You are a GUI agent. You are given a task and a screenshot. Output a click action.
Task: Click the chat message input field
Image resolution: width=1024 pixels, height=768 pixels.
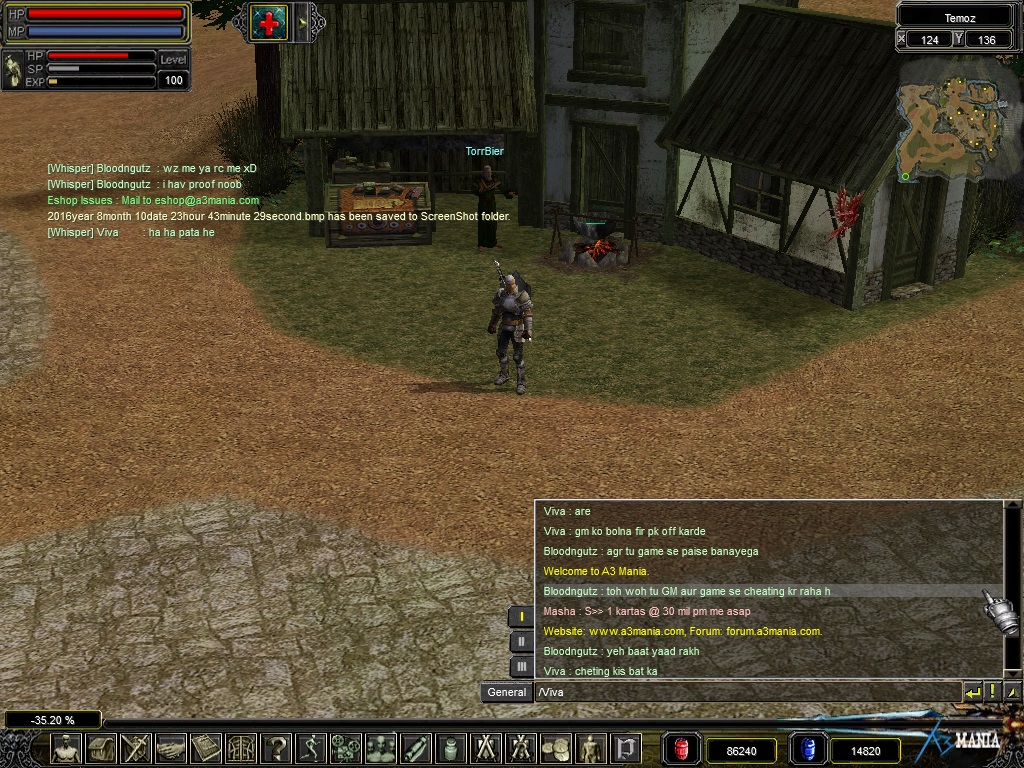coord(745,691)
